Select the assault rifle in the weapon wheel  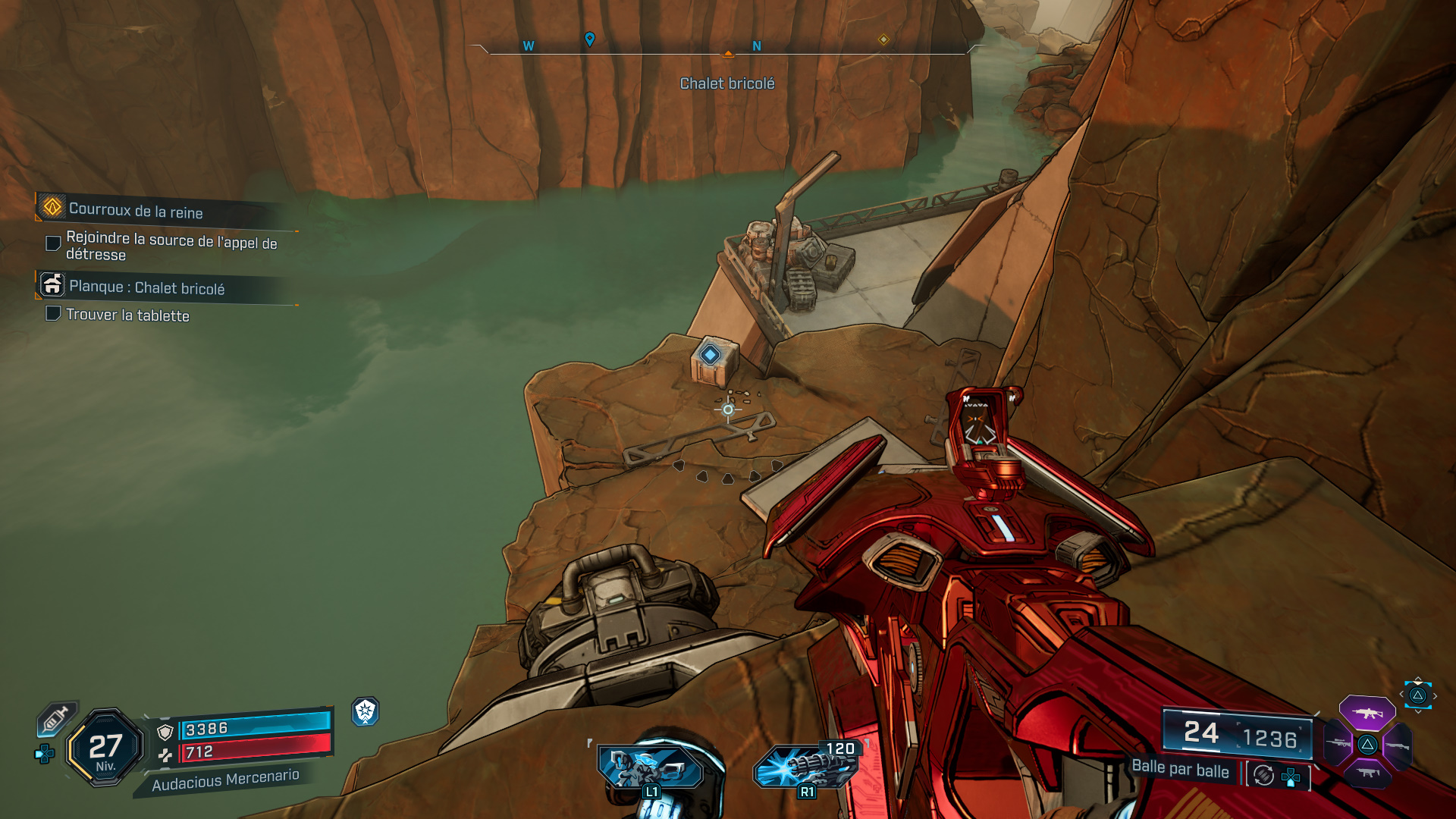[x=1369, y=714]
